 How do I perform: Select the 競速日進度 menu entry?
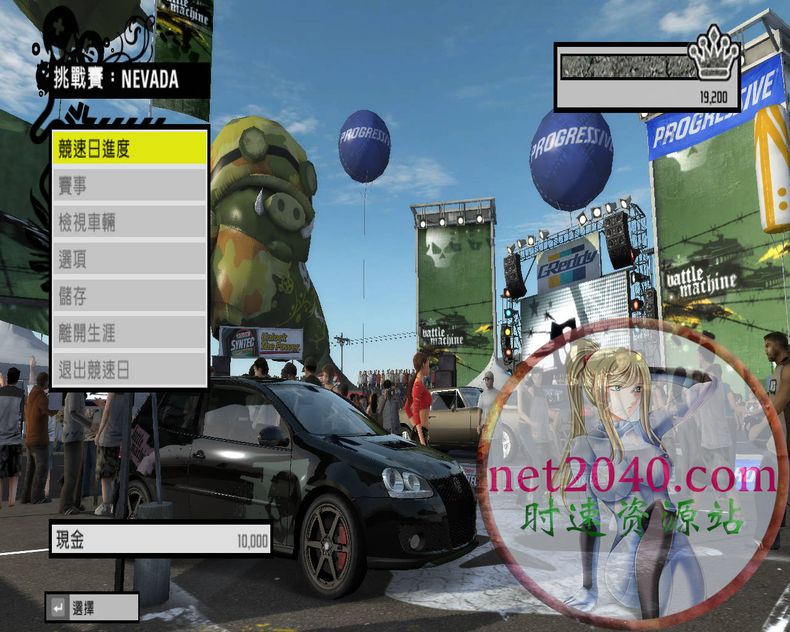point(129,149)
